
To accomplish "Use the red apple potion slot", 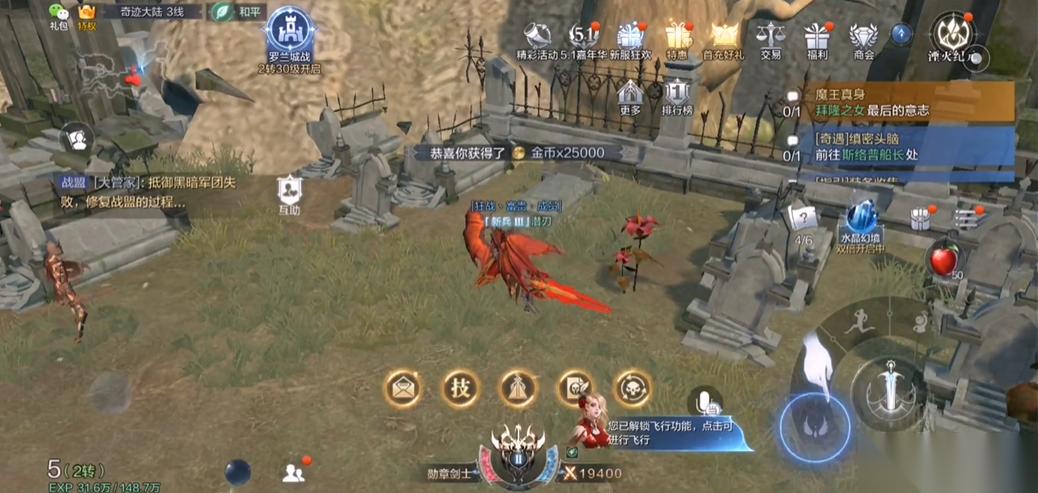I will click(x=943, y=257).
